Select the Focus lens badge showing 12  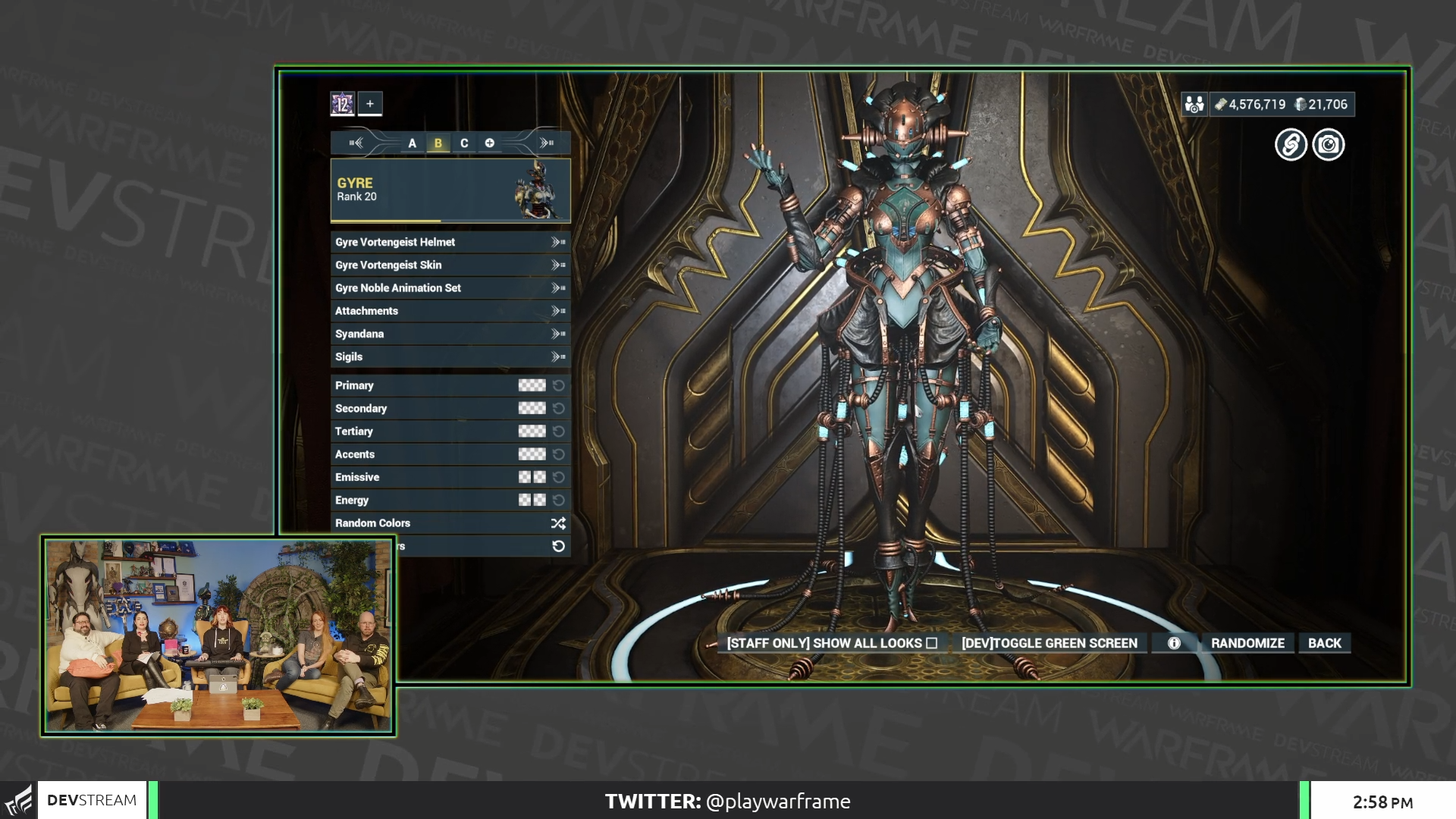[x=341, y=104]
